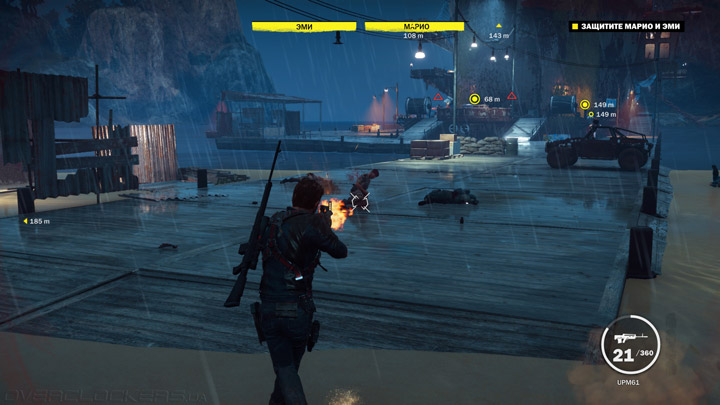Click the ЗАЩИТИТЕ МАРИО И ЭМИ objective tracker
Screen dimensions: 720x405
[x=627, y=26]
